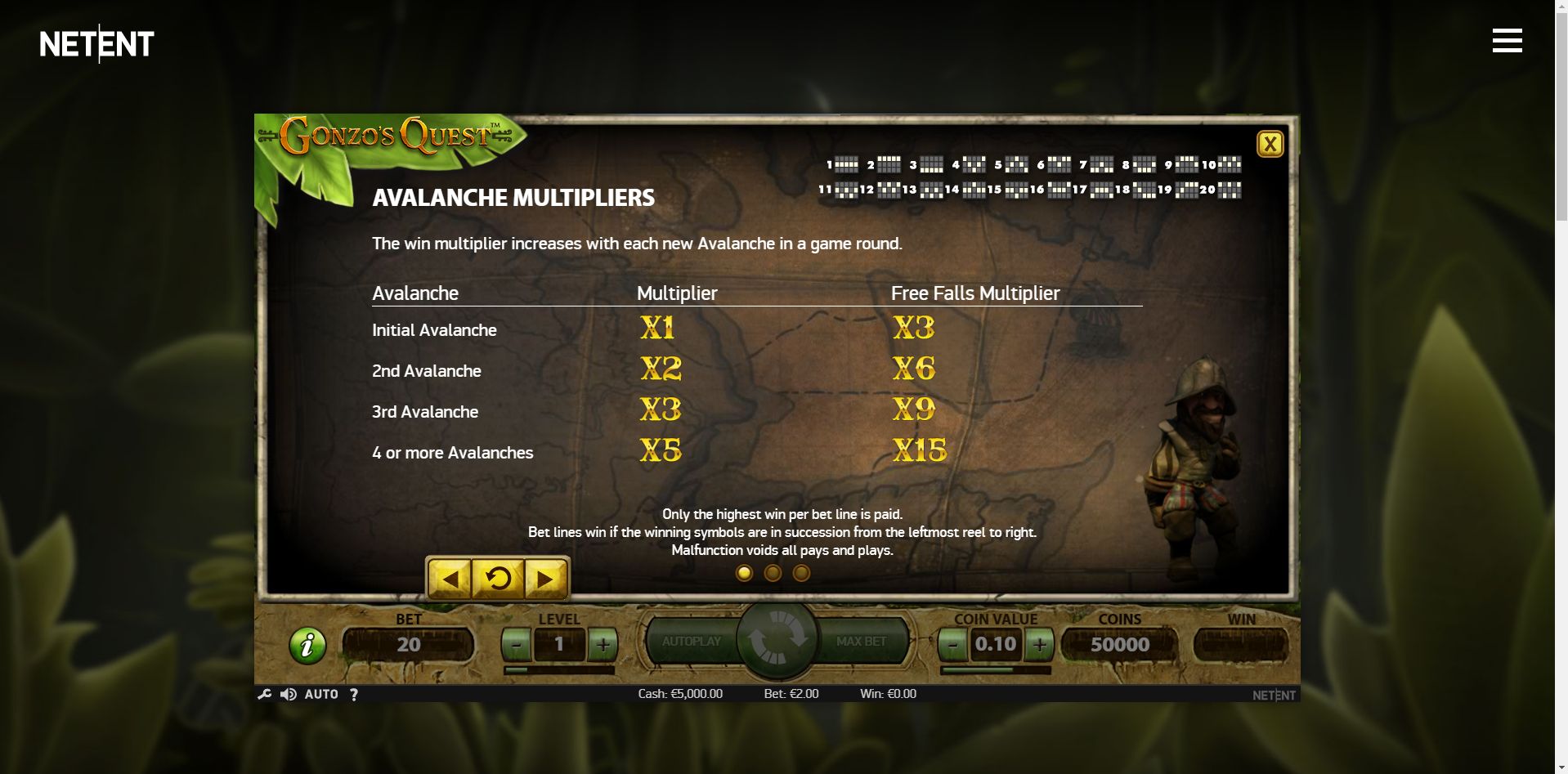Increase the bet level
The height and width of the screenshot is (774, 1568).
pos(603,645)
